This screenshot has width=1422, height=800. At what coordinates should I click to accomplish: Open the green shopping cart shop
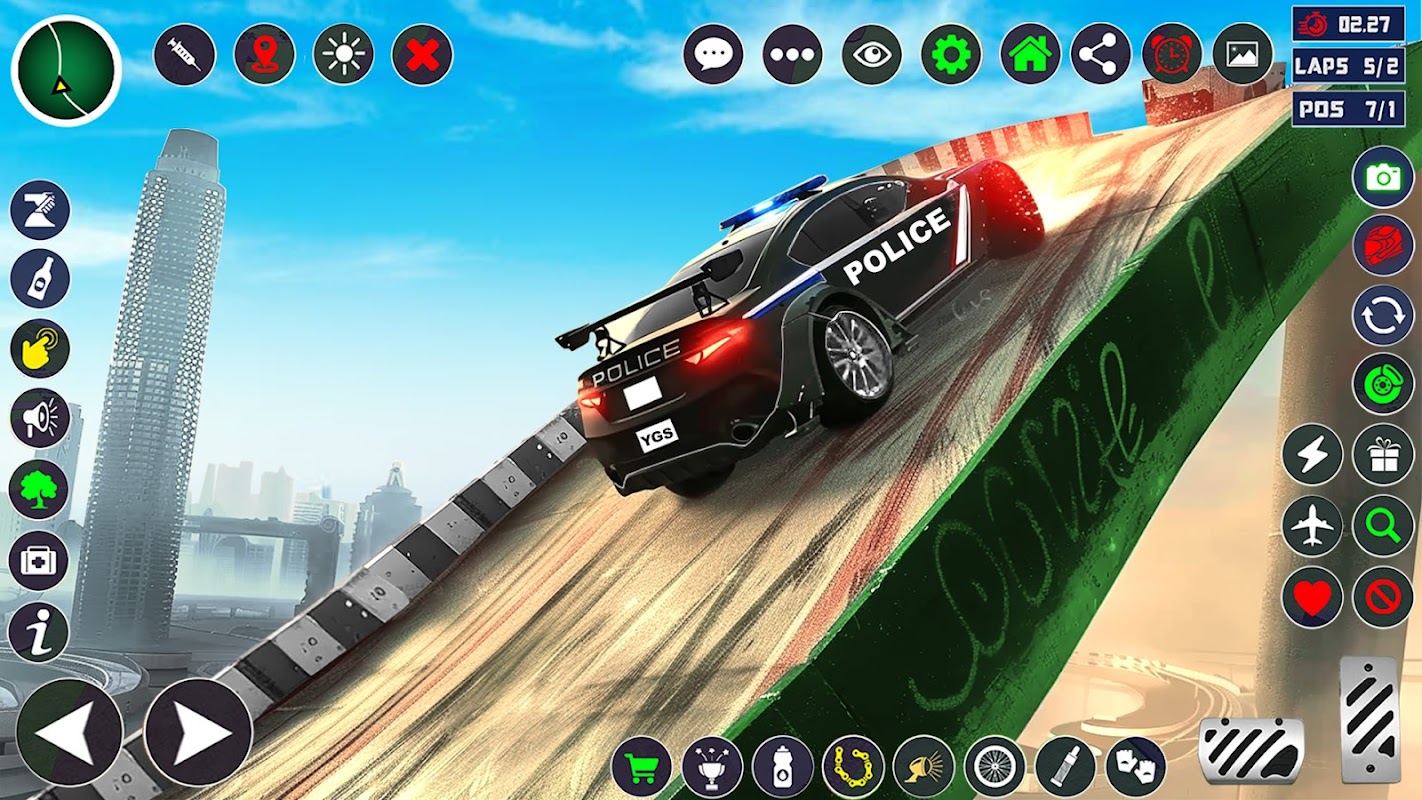coord(641,767)
